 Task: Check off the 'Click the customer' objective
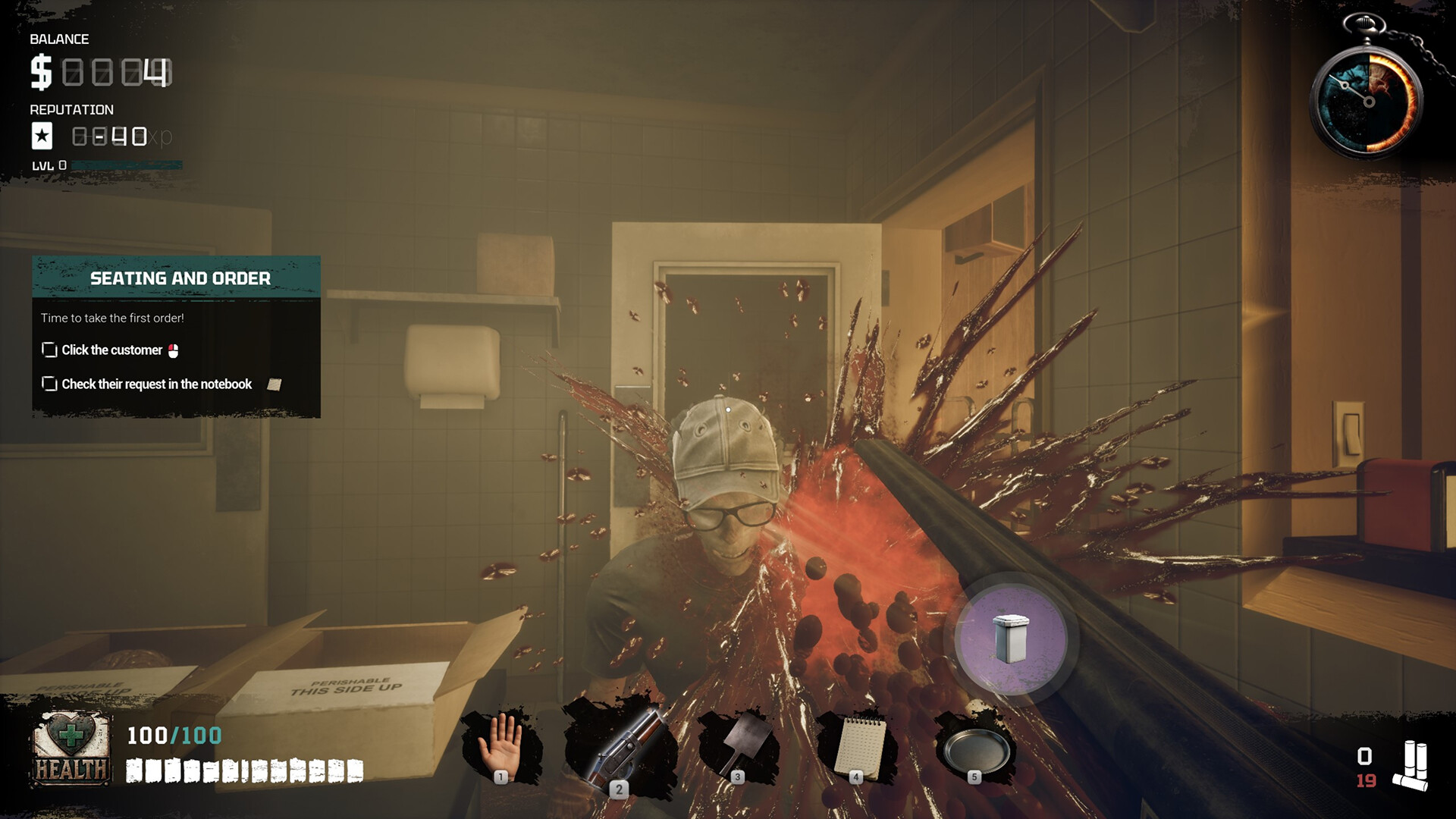[49, 350]
